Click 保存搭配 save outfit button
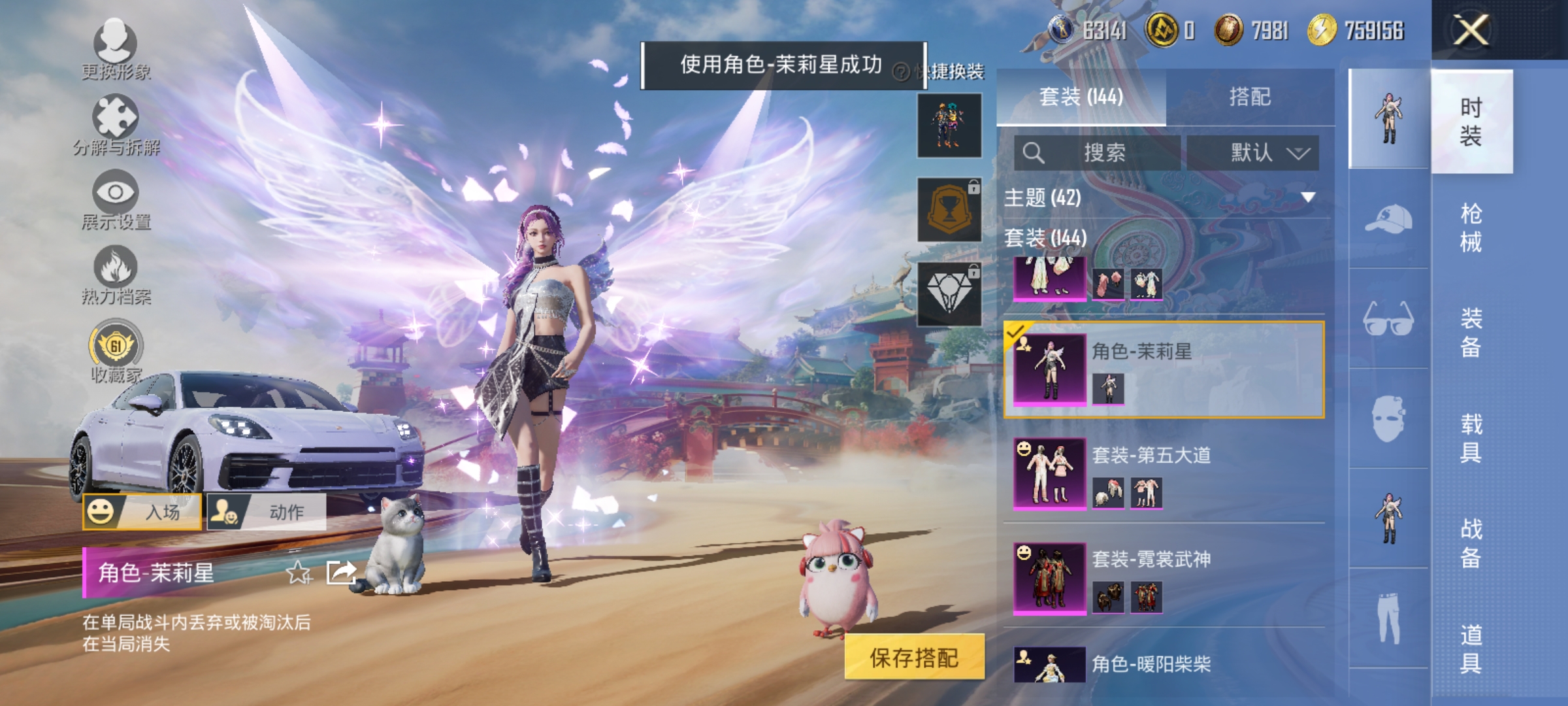This screenshot has height=706, width=1568. 914,658
